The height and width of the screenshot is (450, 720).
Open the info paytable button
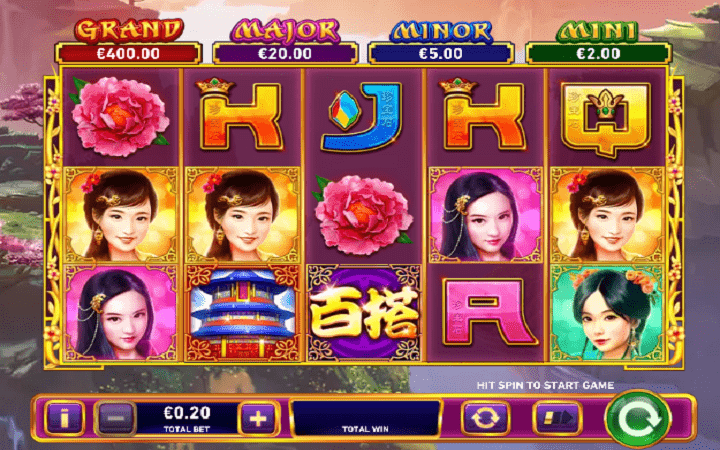[x=65, y=418]
